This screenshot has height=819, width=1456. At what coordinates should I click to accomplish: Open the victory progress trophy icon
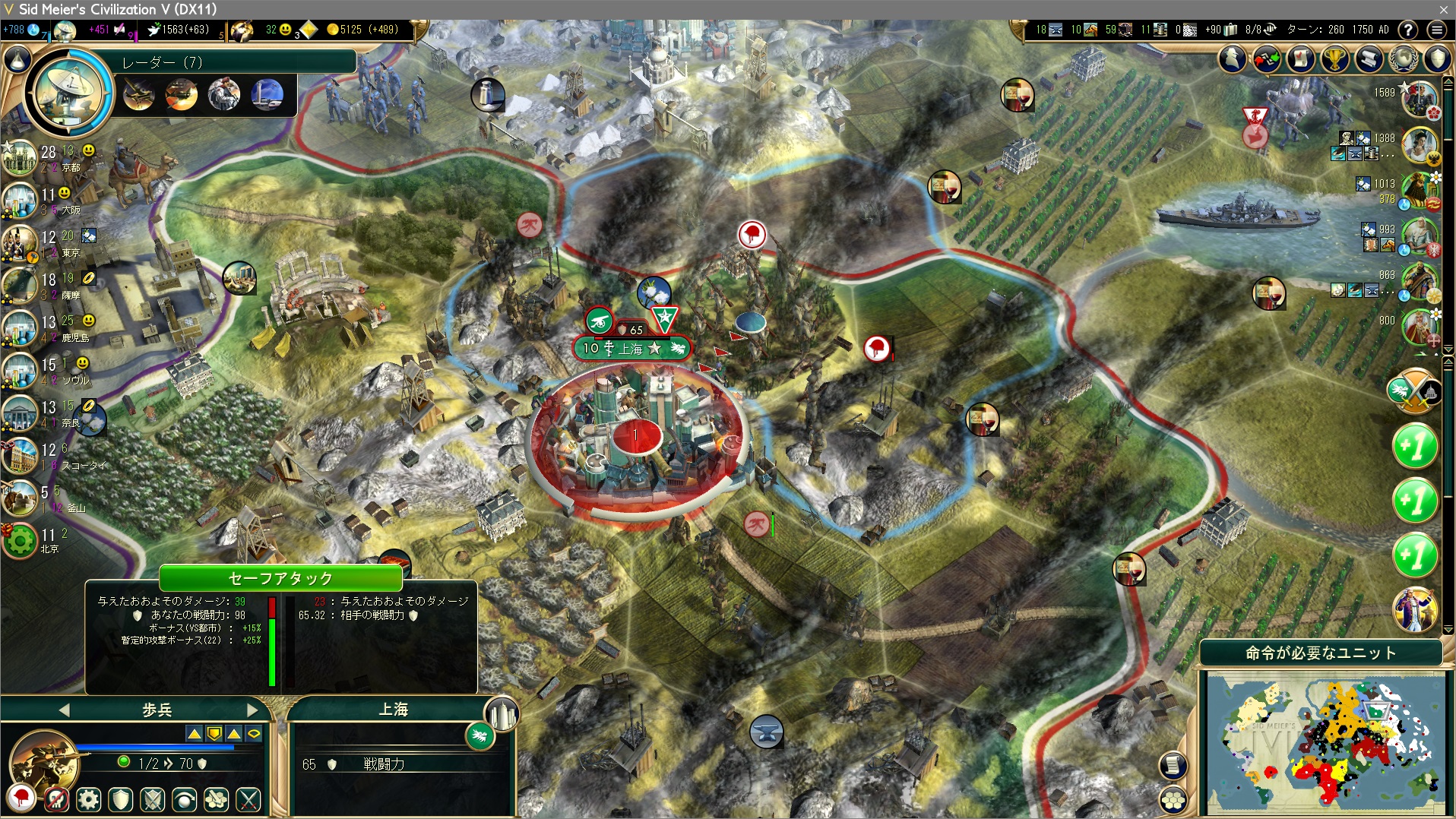click(1335, 58)
